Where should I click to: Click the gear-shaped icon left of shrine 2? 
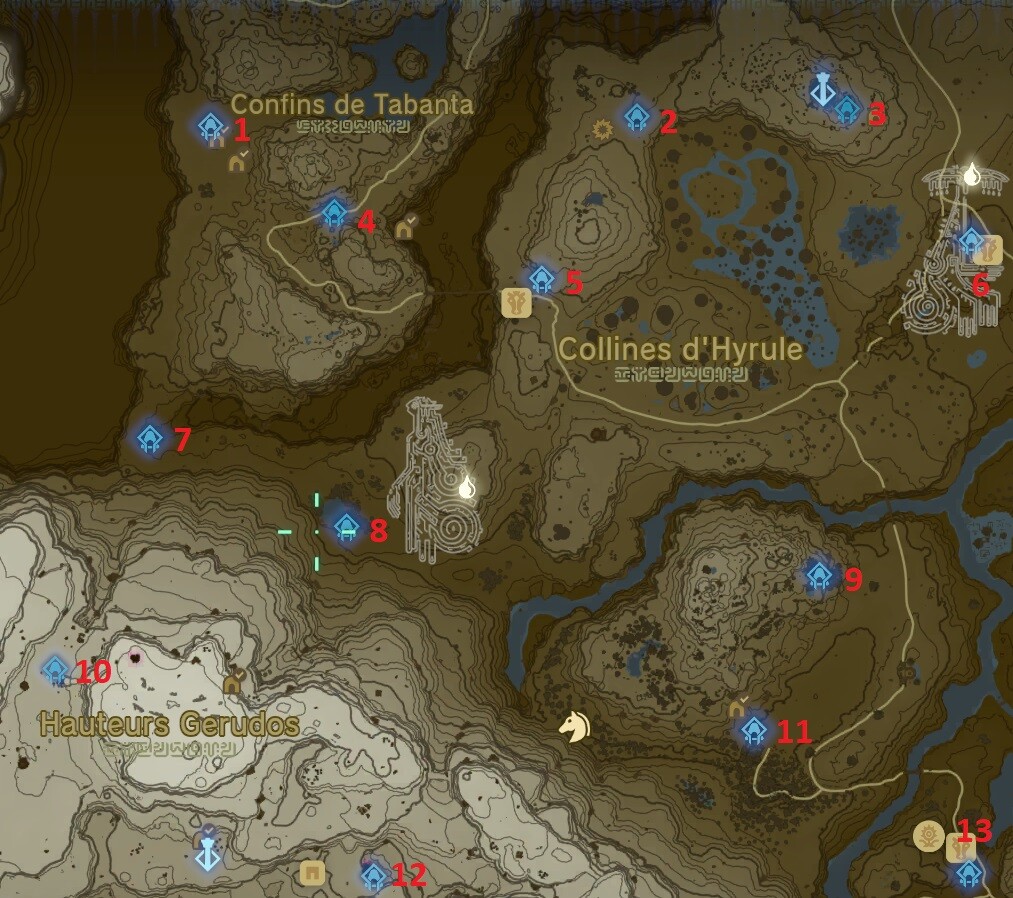[602, 129]
